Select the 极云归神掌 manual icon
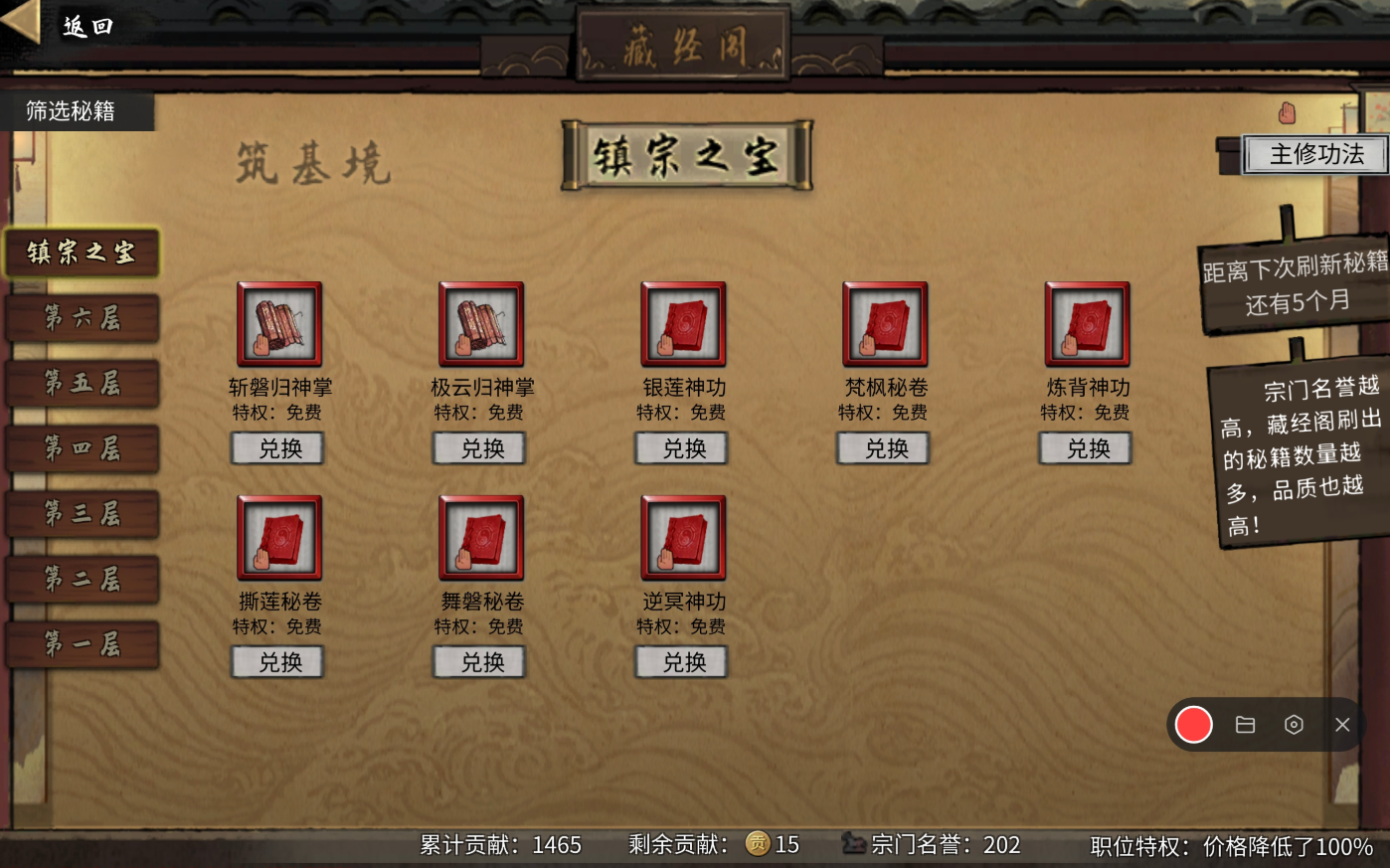The height and width of the screenshot is (868, 1390). [x=480, y=324]
